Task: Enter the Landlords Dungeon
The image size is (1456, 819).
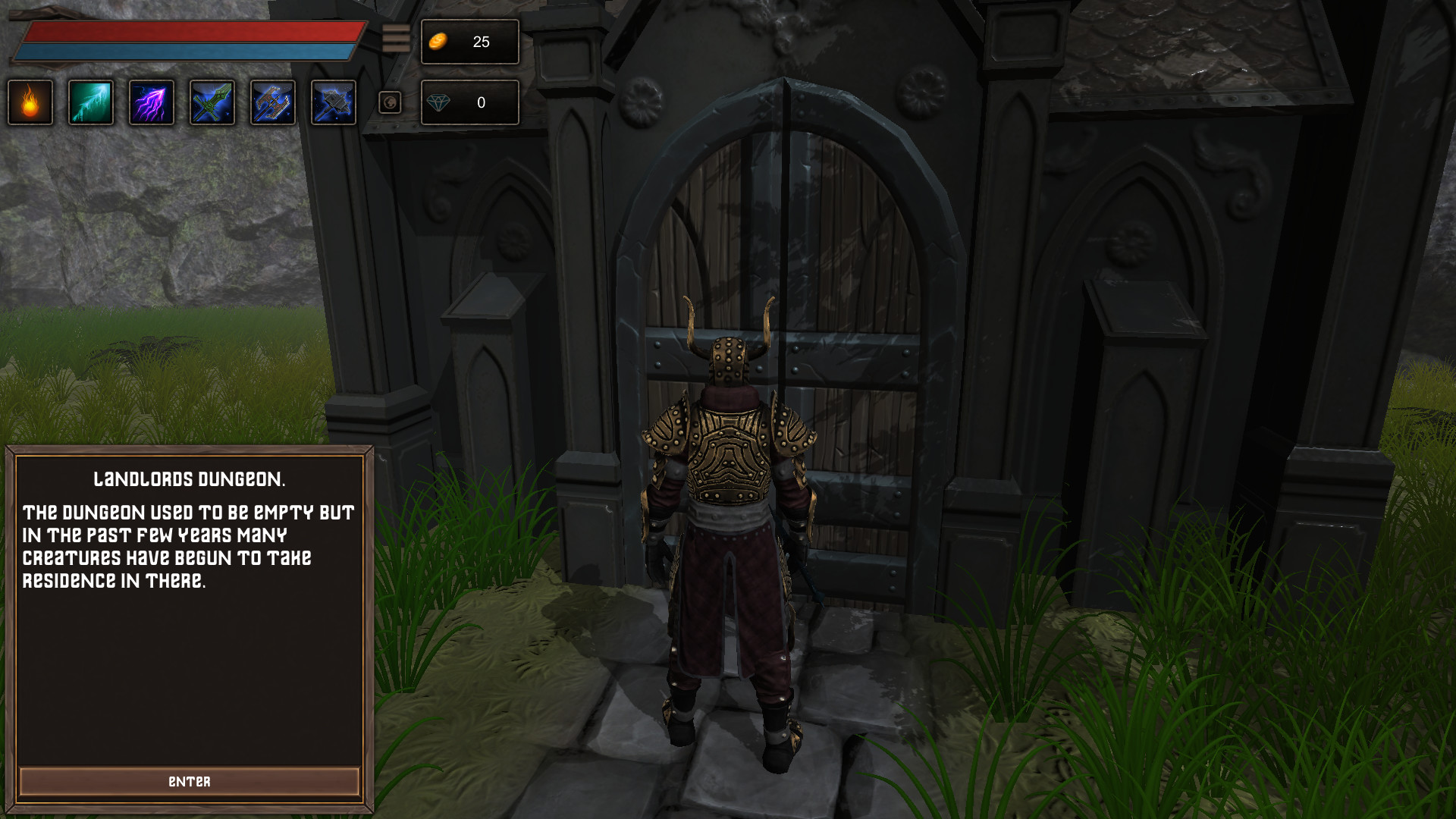Action: (x=189, y=781)
